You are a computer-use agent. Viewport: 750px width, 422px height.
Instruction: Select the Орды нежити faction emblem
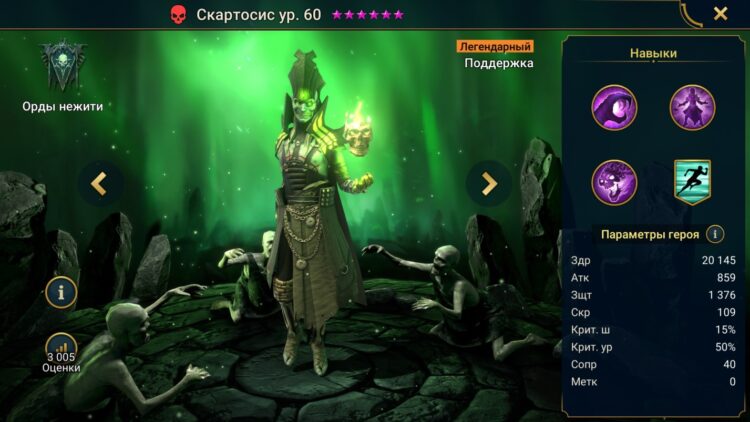coord(63,66)
